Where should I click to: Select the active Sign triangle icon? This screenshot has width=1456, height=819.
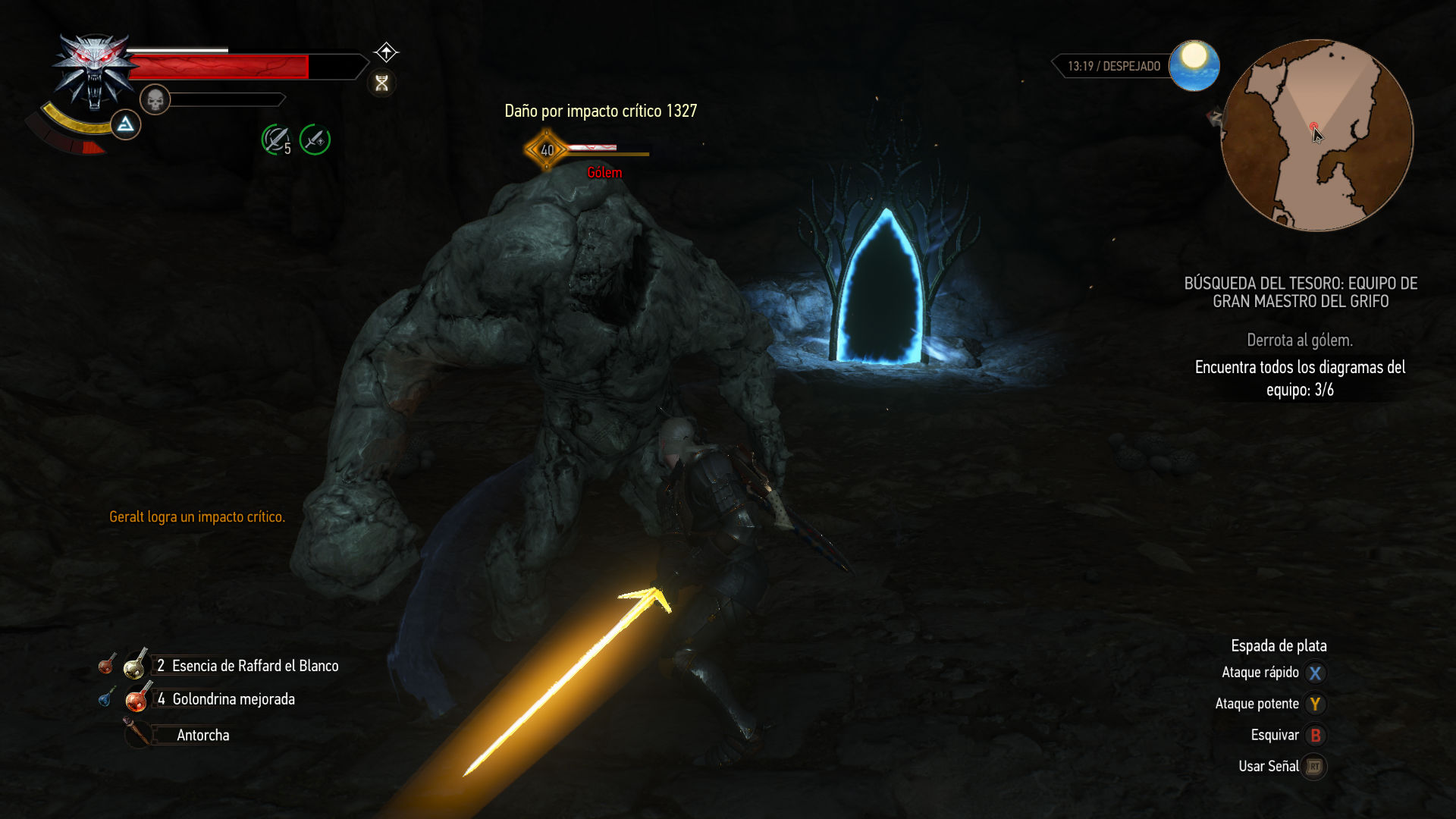point(126,124)
